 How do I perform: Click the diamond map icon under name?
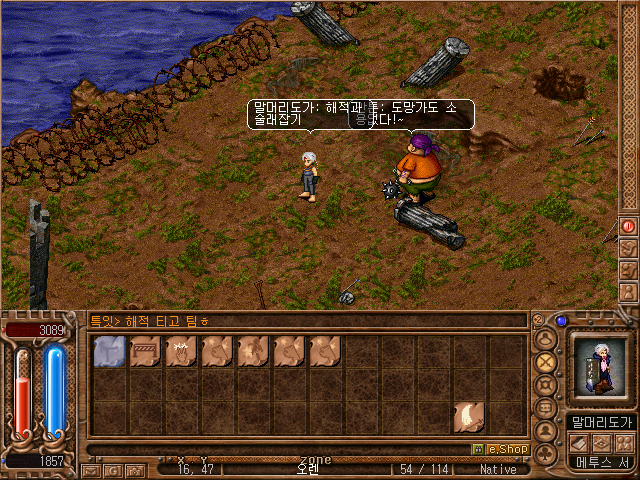(x=601, y=442)
